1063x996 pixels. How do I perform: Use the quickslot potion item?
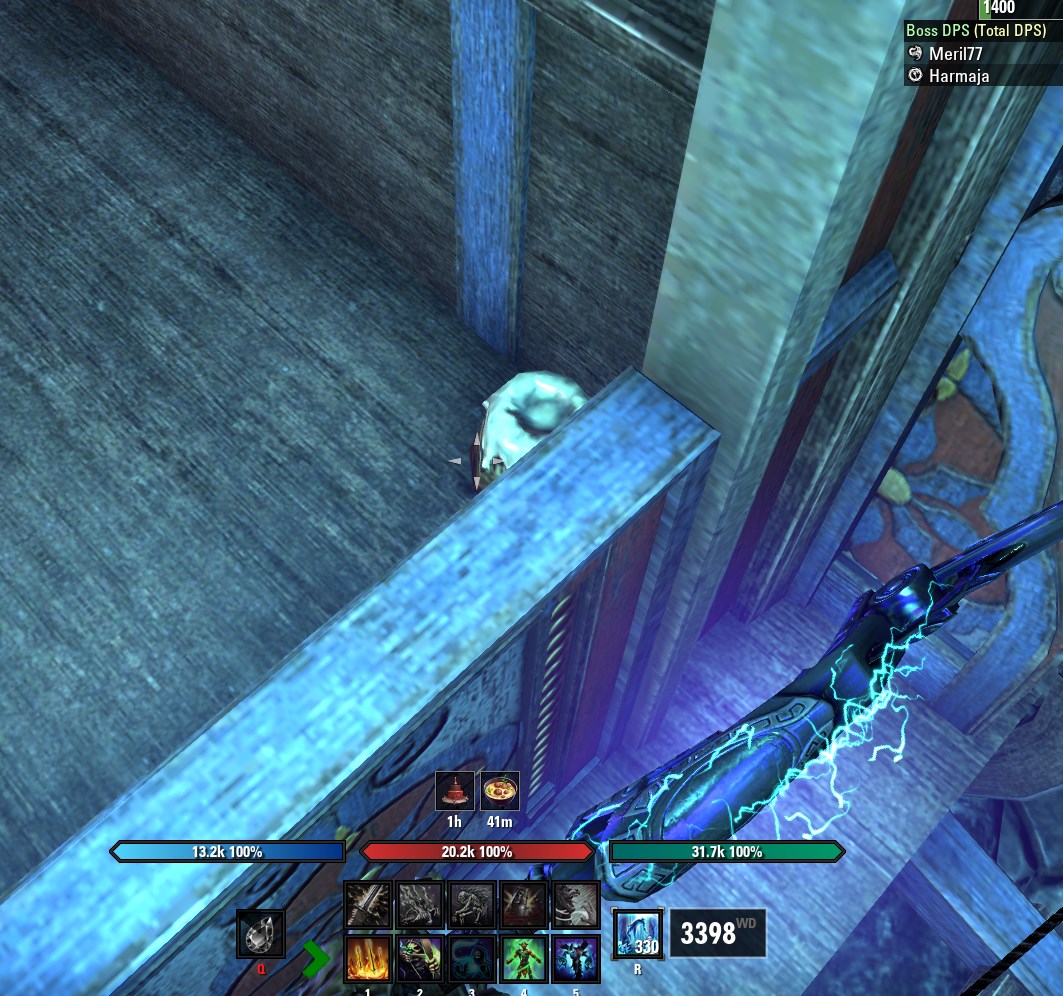pos(261,936)
